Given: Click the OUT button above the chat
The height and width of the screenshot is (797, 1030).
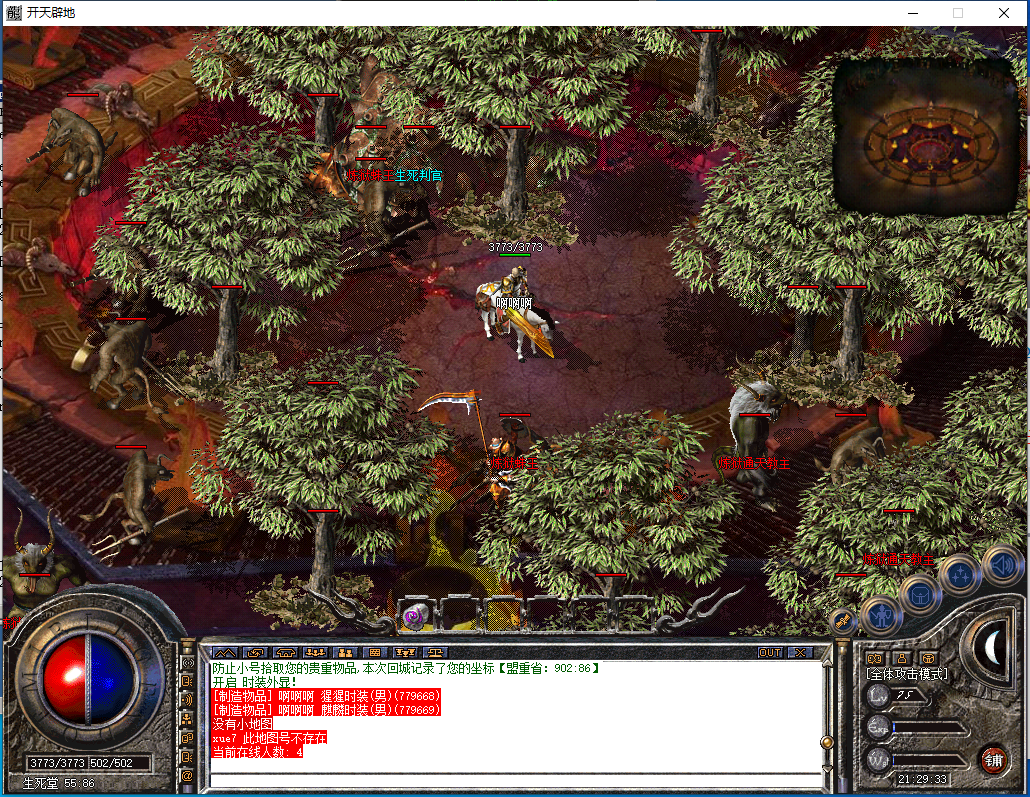Looking at the screenshot, I should coord(770,652).
